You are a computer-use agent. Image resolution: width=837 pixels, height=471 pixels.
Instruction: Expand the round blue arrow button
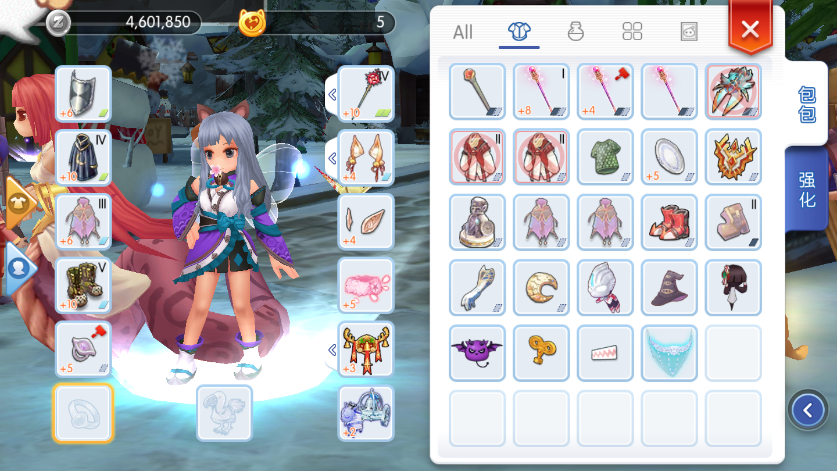tap(807, 408)
